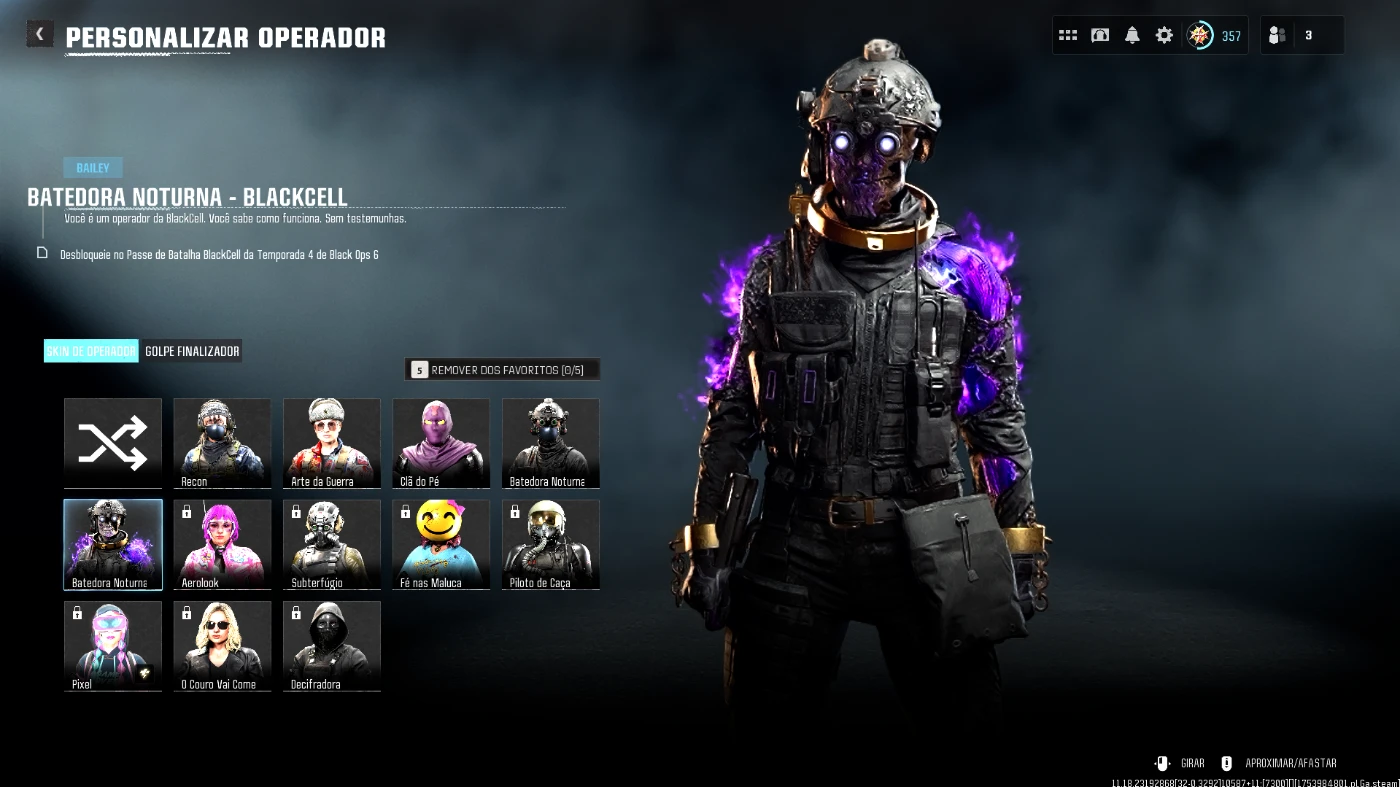
Task: Select the locked Aerolook skin
Action: click(222, 544)
